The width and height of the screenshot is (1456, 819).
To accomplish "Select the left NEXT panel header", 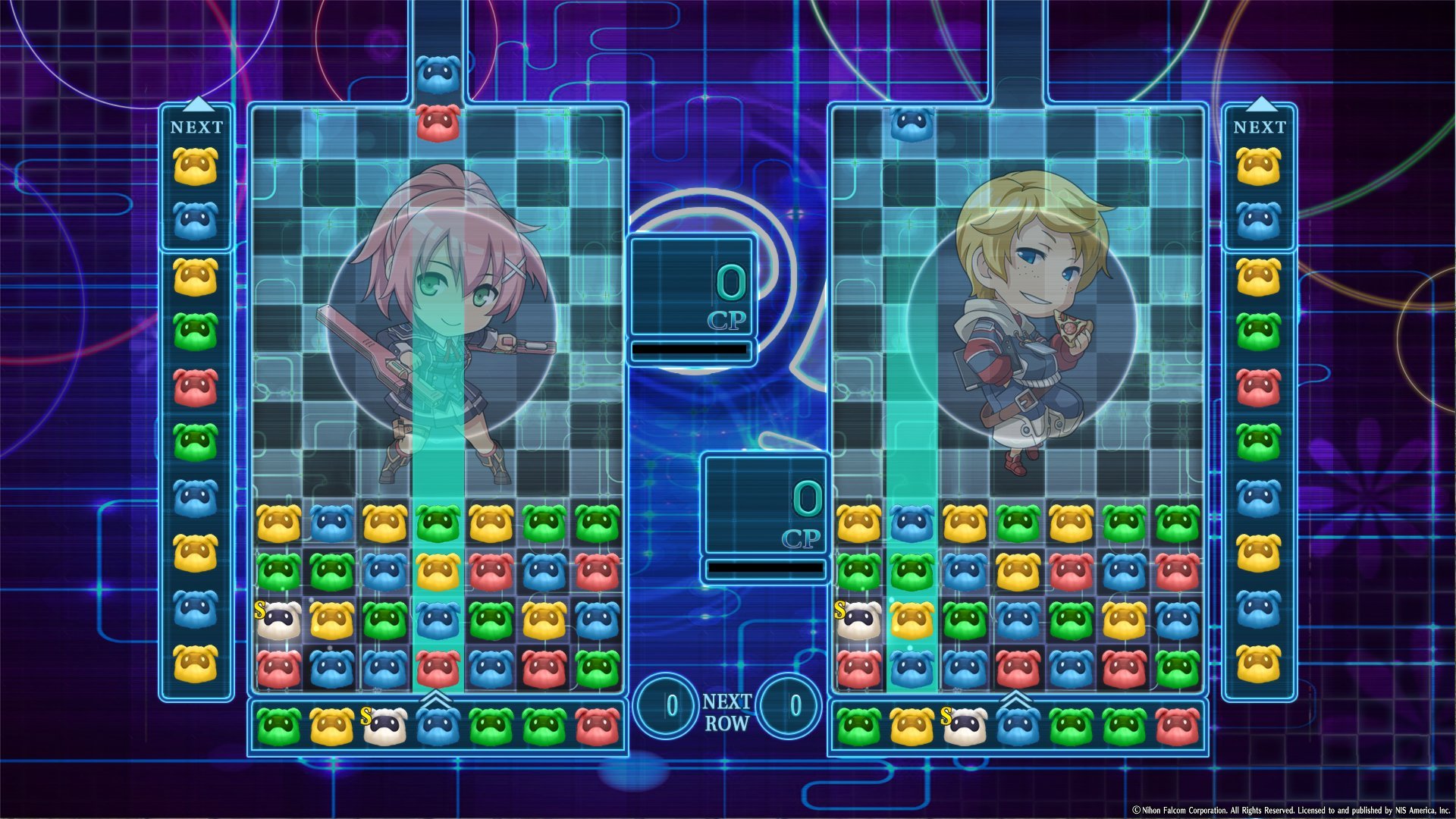I will (196, 127).
